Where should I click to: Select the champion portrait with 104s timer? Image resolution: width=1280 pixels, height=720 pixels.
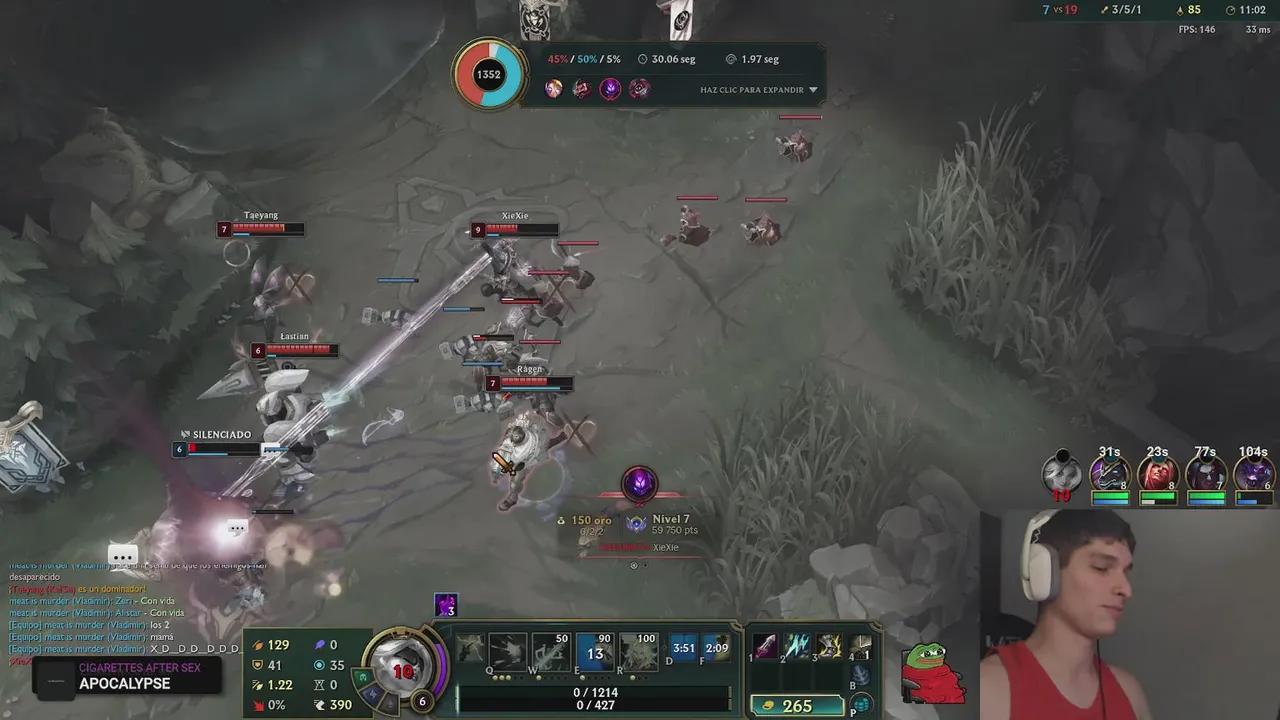click(1254, 472)
